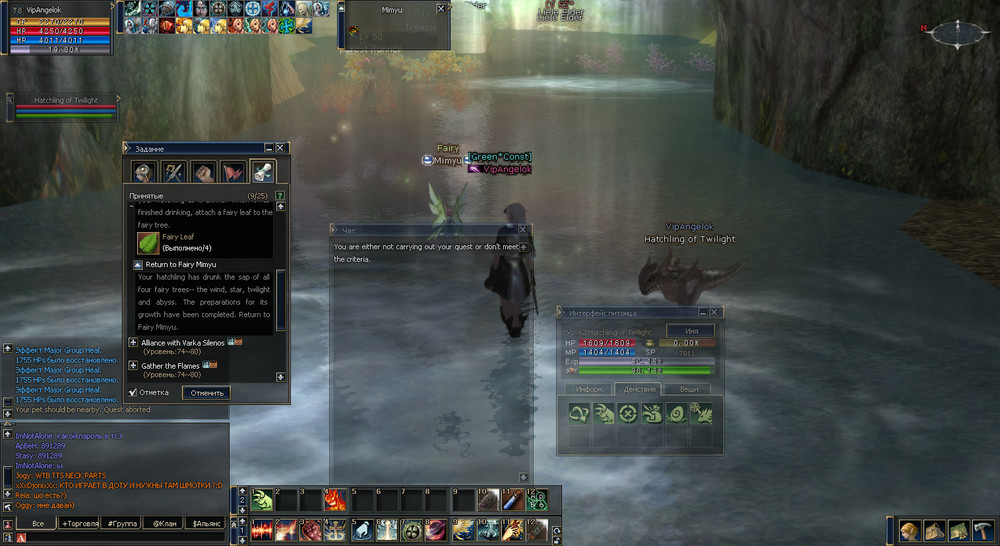This screenshot has width=1000, height=546.
Task: Toggle the Отметка checkbox
Action: (x=133, y=393)
